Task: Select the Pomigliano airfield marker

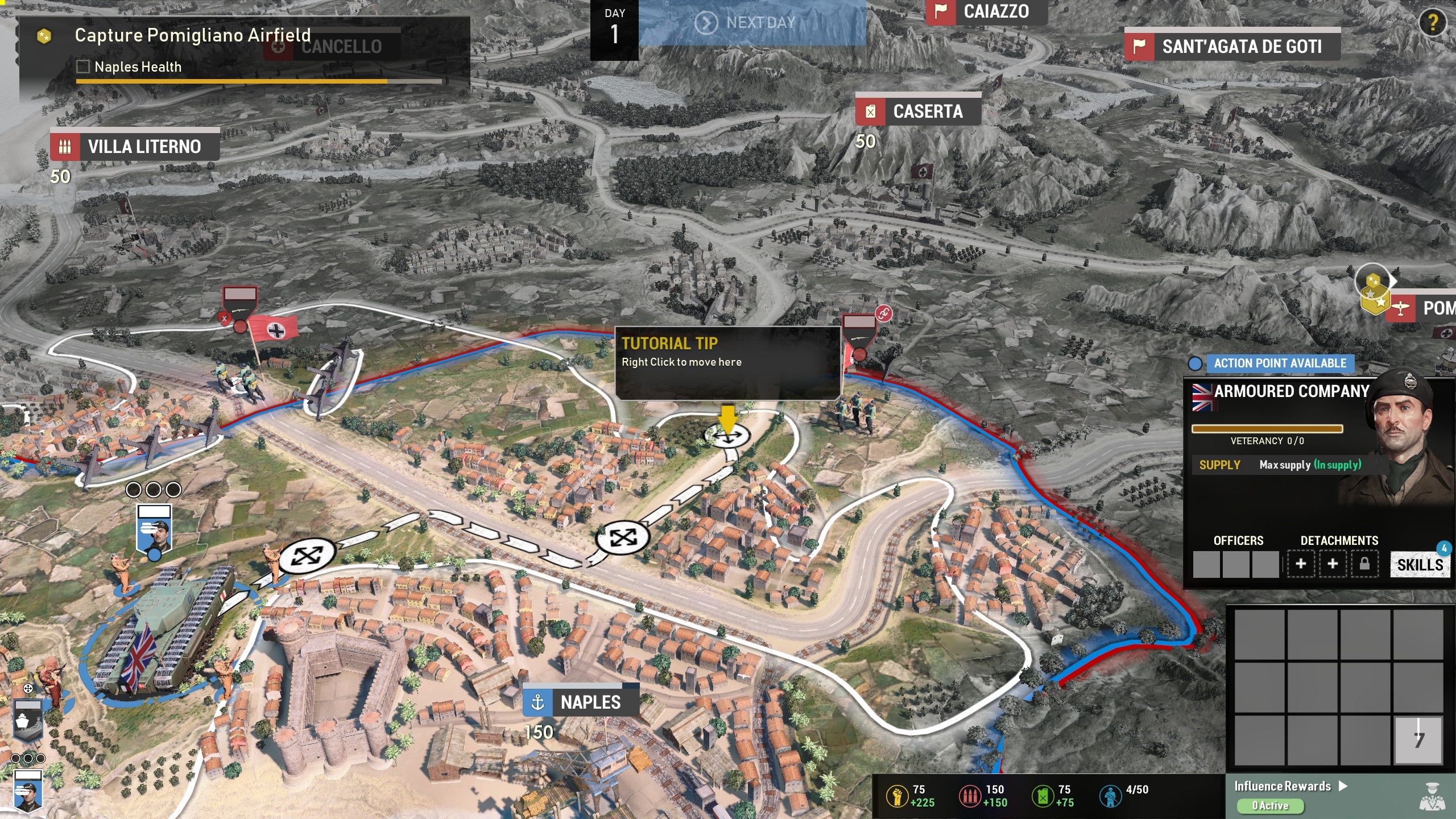Action: [x=1422, y=308]
